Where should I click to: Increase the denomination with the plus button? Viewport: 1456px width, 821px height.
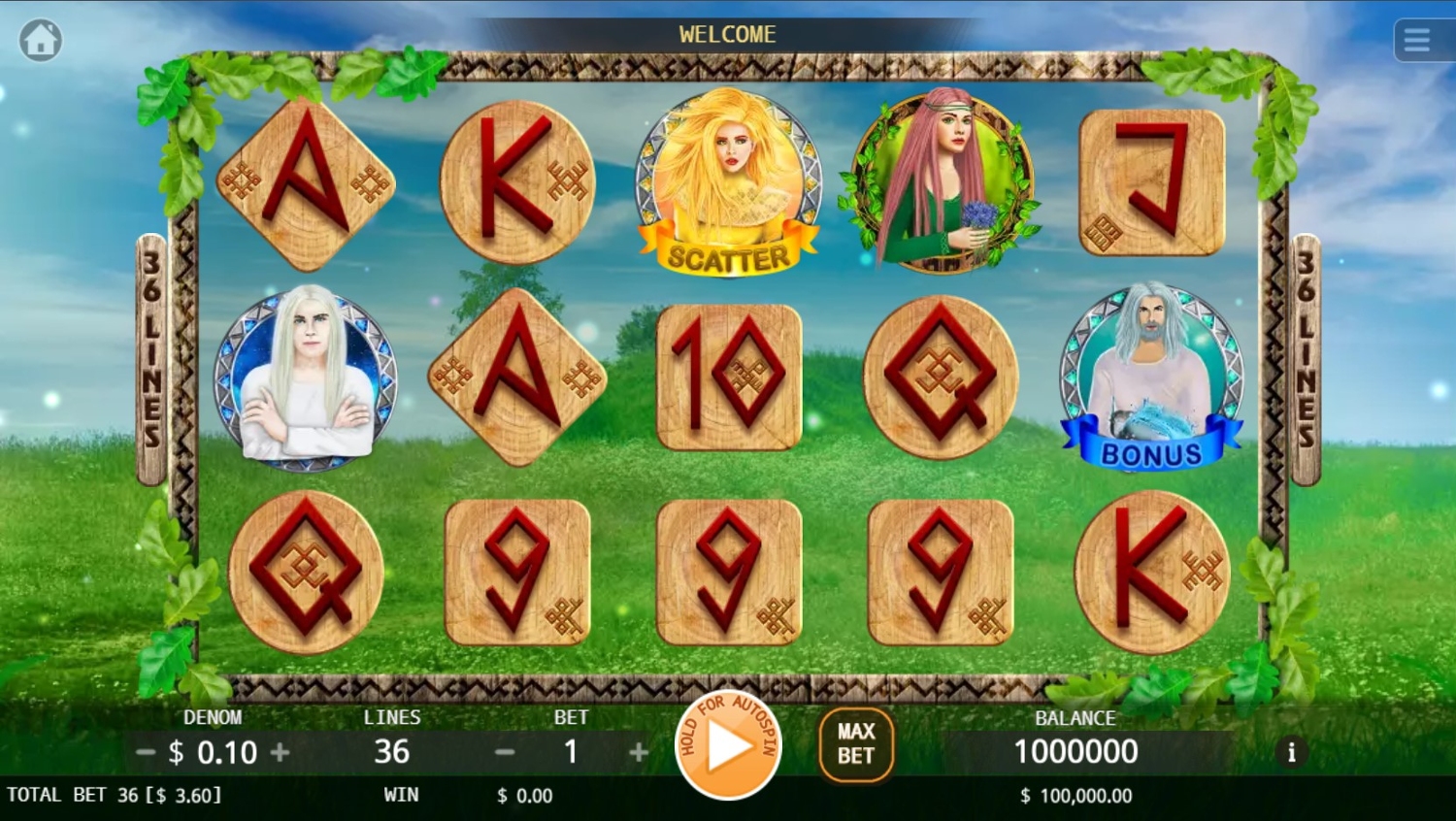click(281, 752)
